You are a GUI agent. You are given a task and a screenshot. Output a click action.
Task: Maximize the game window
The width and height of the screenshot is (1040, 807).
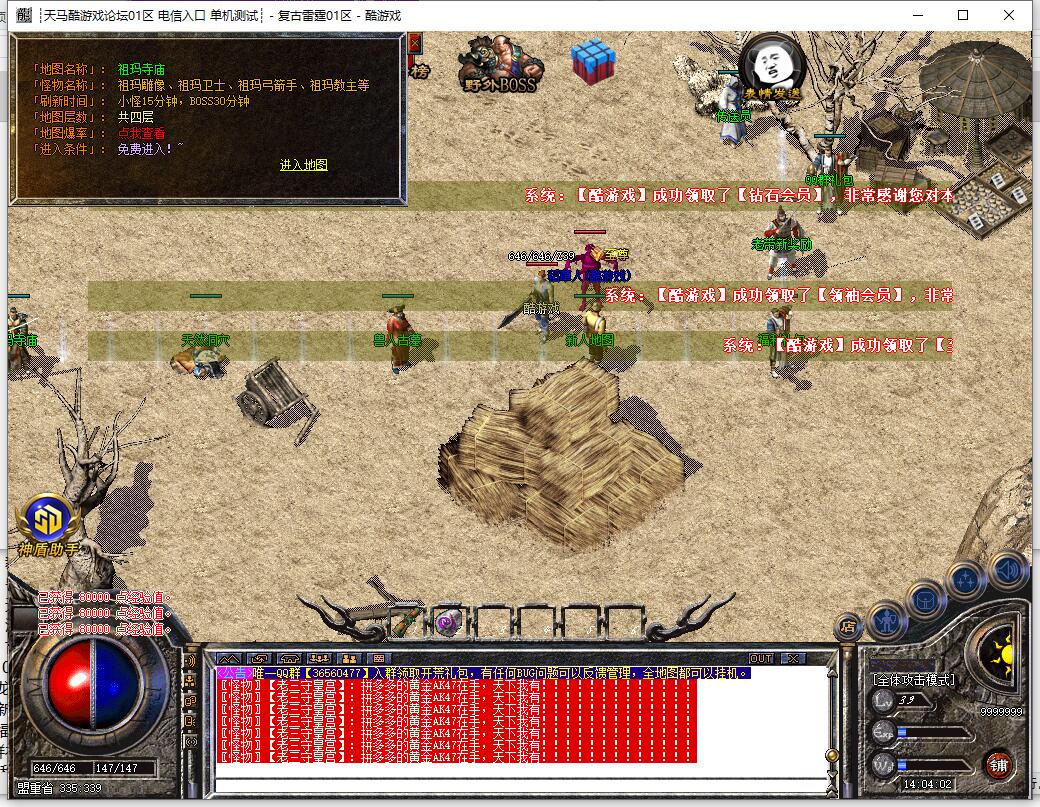[963, 15]
